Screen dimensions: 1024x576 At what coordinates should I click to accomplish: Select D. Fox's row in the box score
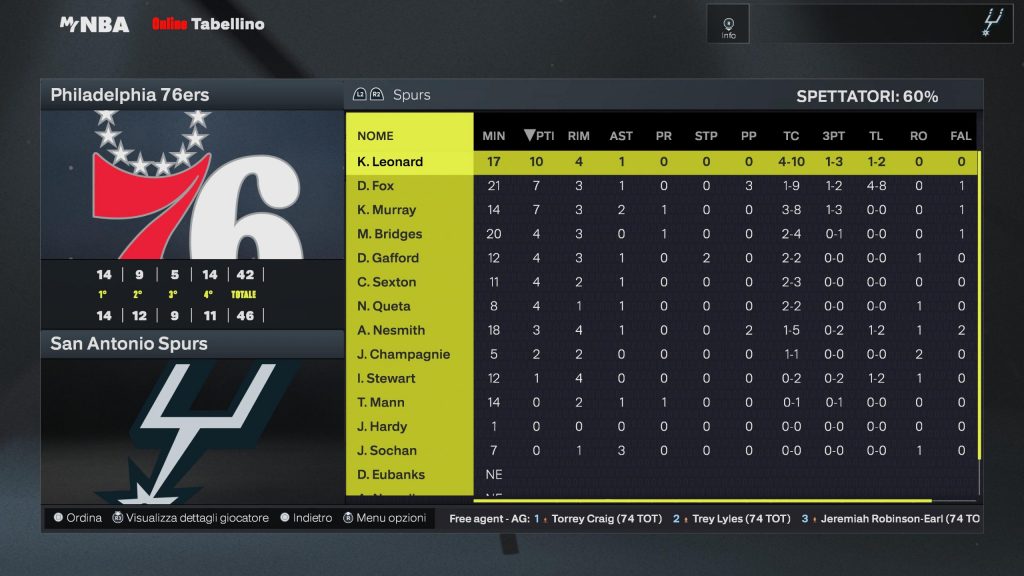pos(376,186)
